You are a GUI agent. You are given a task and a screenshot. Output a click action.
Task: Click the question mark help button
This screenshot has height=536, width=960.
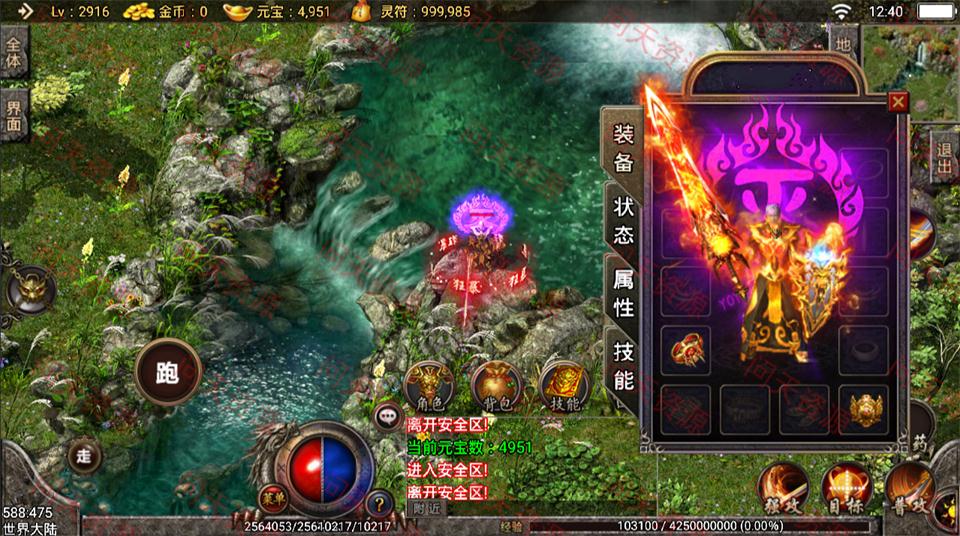point(378,504)
